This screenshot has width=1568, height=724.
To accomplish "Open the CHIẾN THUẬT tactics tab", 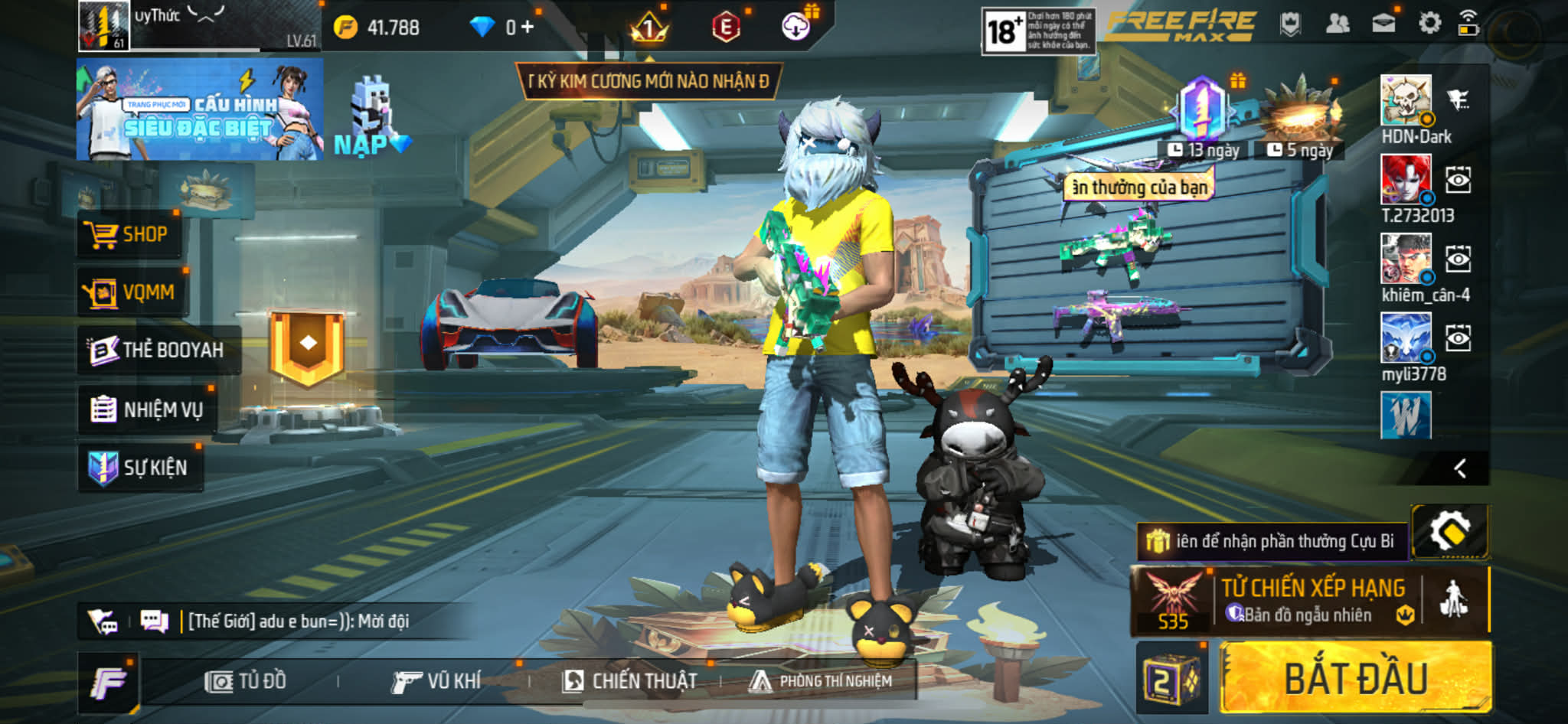I will pos(629,681).
